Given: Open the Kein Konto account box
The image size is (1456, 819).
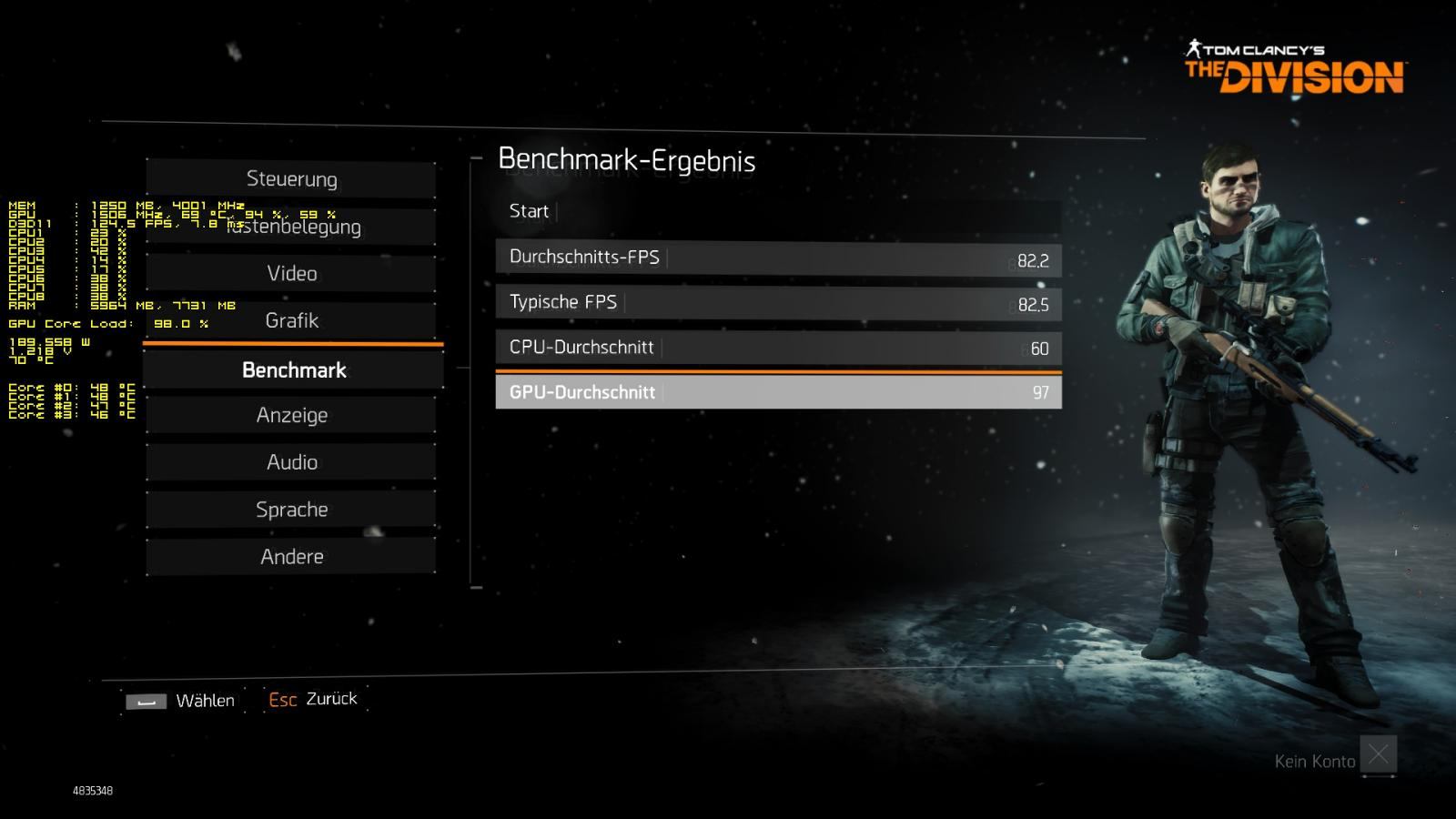Looking at the screenshot, I should point(1378,754).
